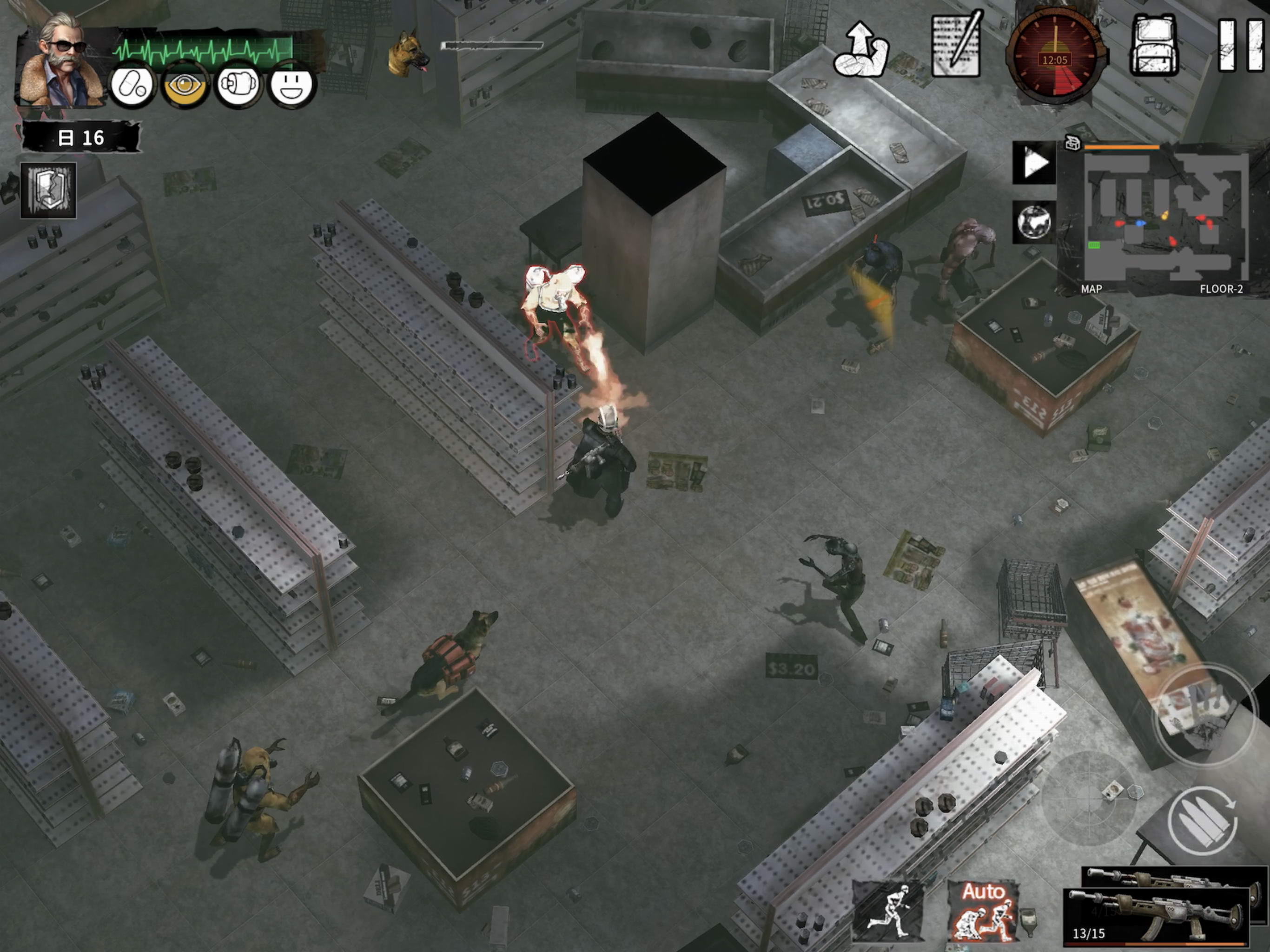Open the cracked shield armor icon
Screen dimensions: 1270x952
[49, 190]
